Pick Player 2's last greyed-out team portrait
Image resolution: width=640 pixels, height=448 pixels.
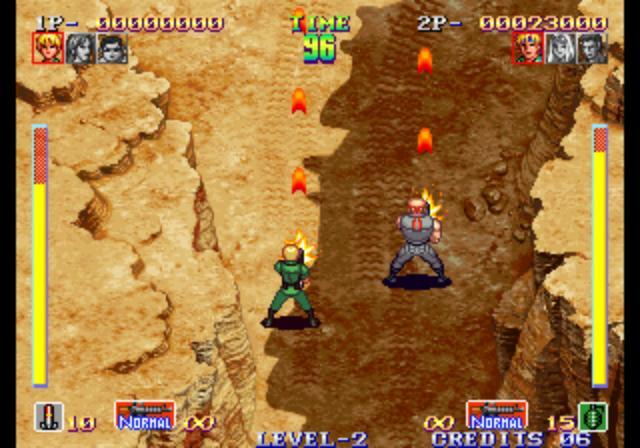point(592,48)
